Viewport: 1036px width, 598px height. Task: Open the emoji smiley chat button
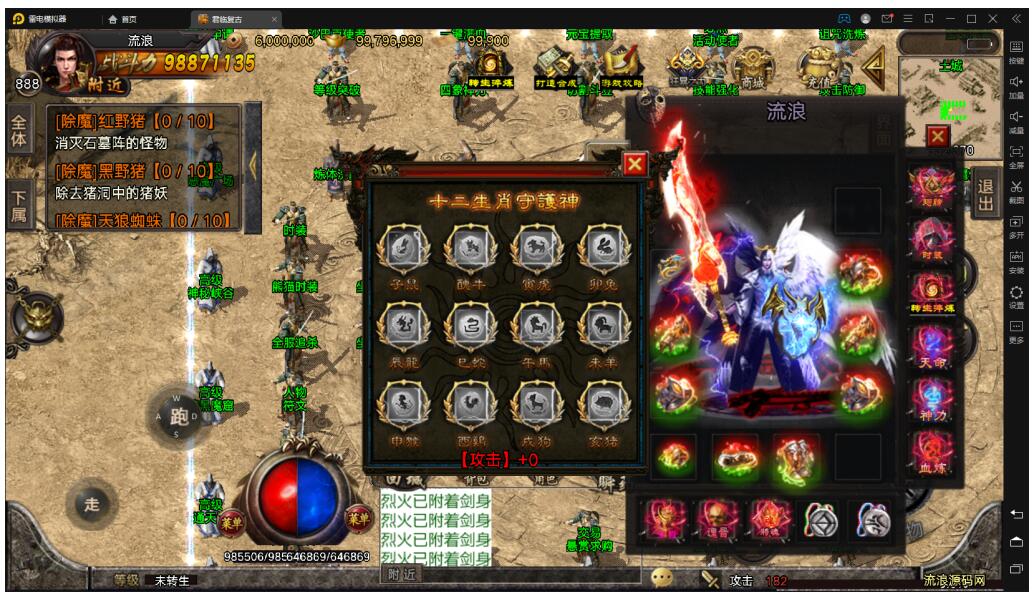(x=661, y=578)
